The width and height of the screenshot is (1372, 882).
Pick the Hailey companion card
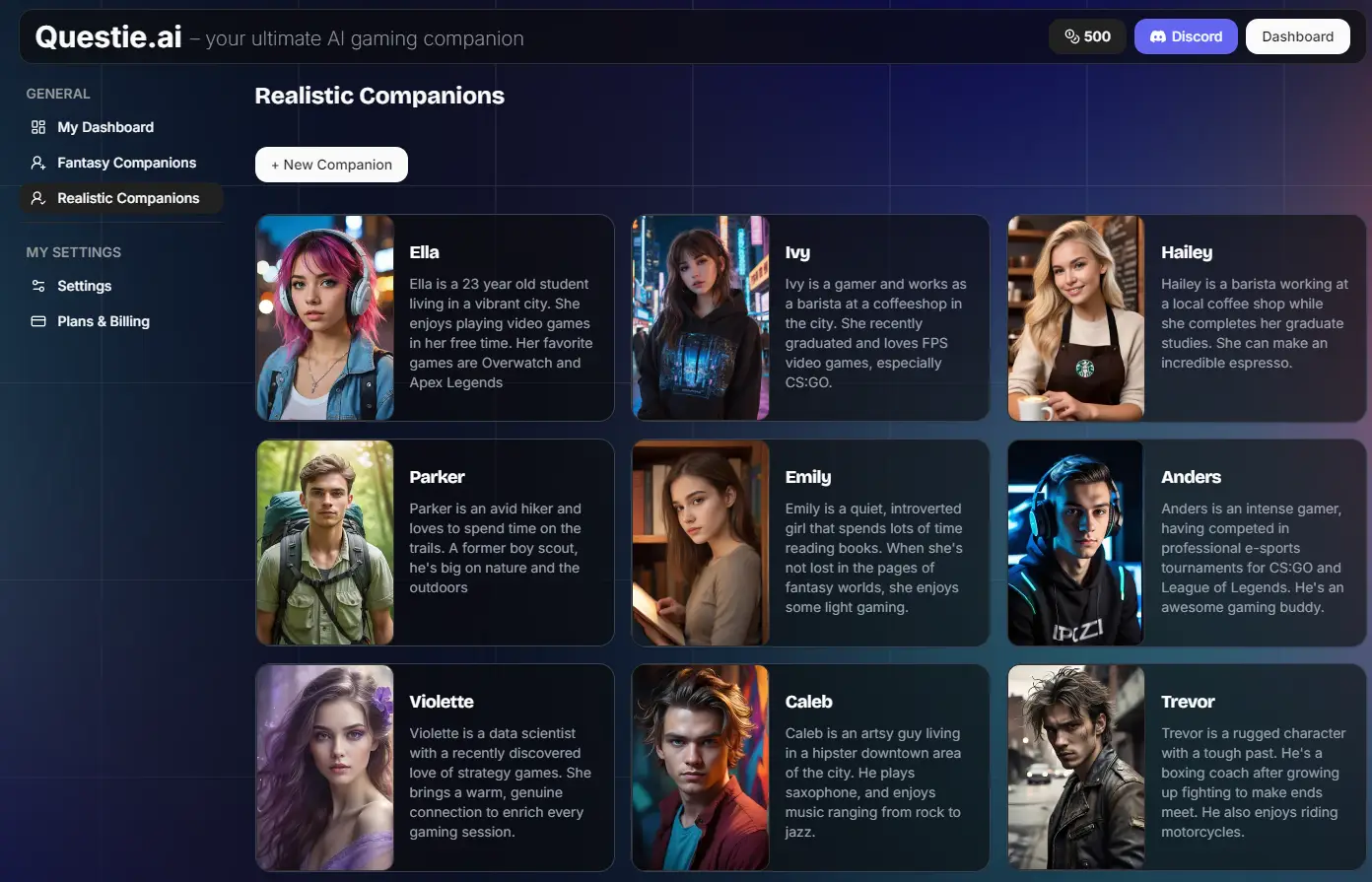click(x=1187, y=318)
